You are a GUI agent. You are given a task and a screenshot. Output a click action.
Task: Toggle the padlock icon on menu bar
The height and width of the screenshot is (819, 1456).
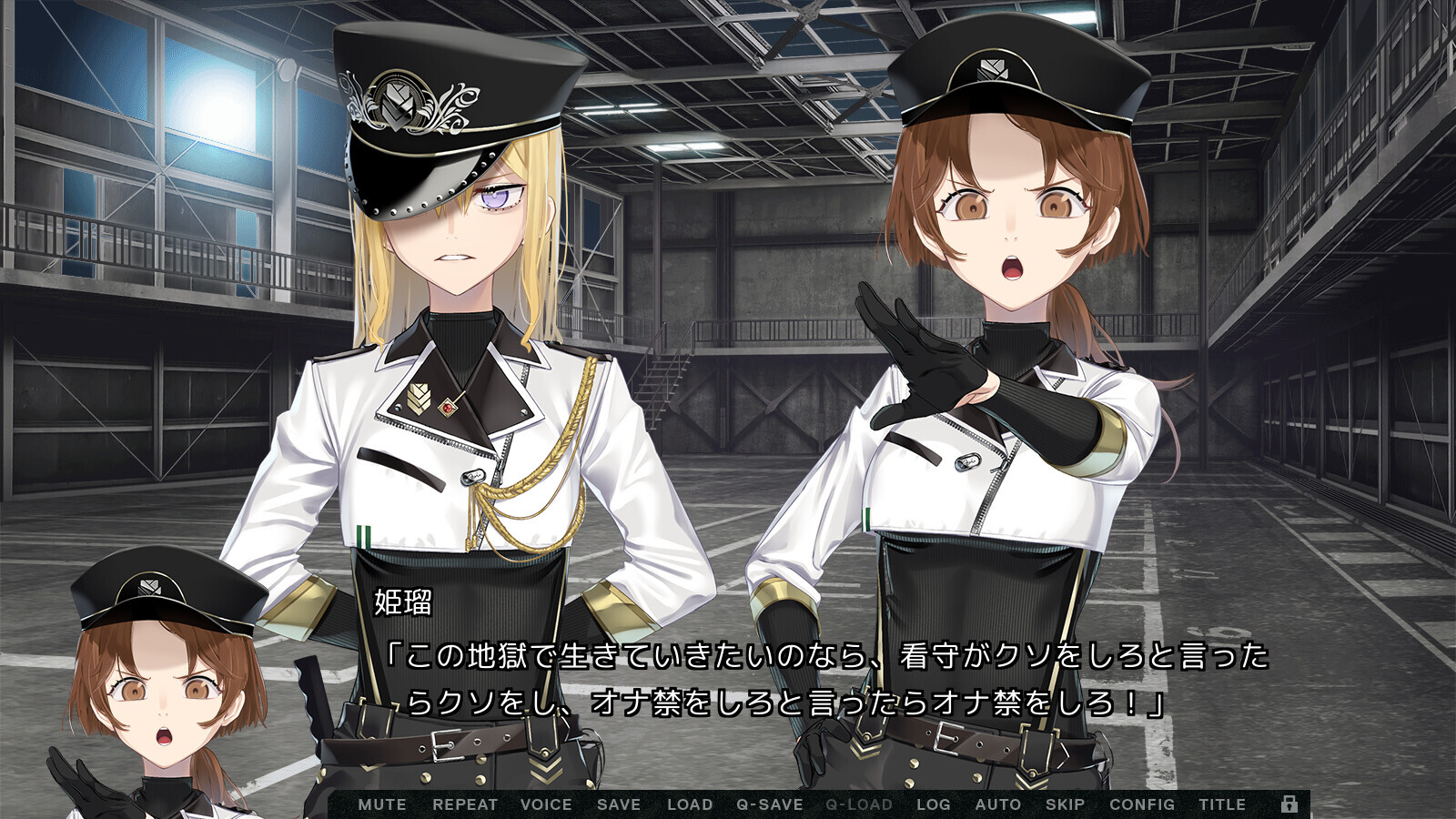pos(1289,804)
